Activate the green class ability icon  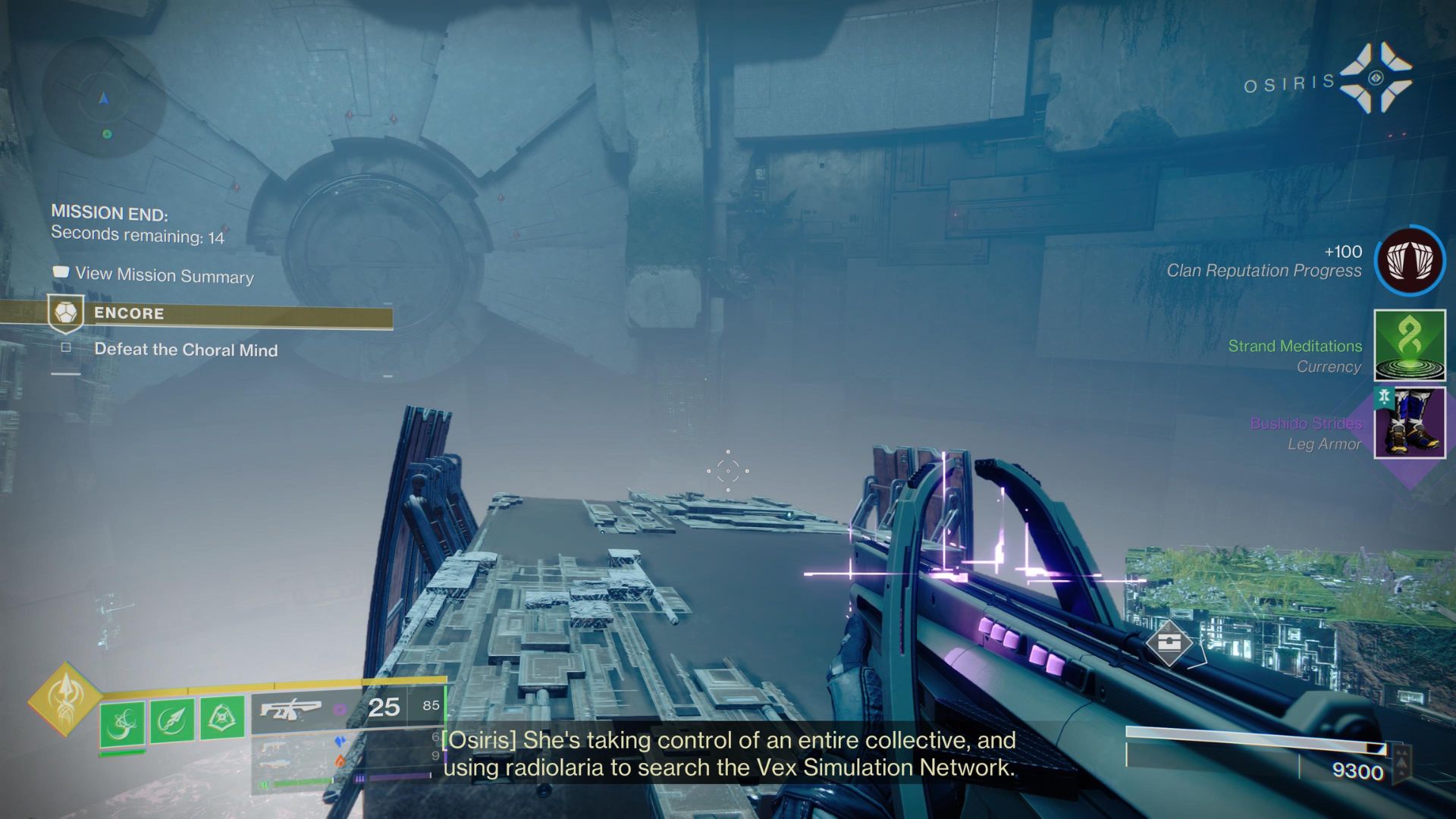(222, 717)
